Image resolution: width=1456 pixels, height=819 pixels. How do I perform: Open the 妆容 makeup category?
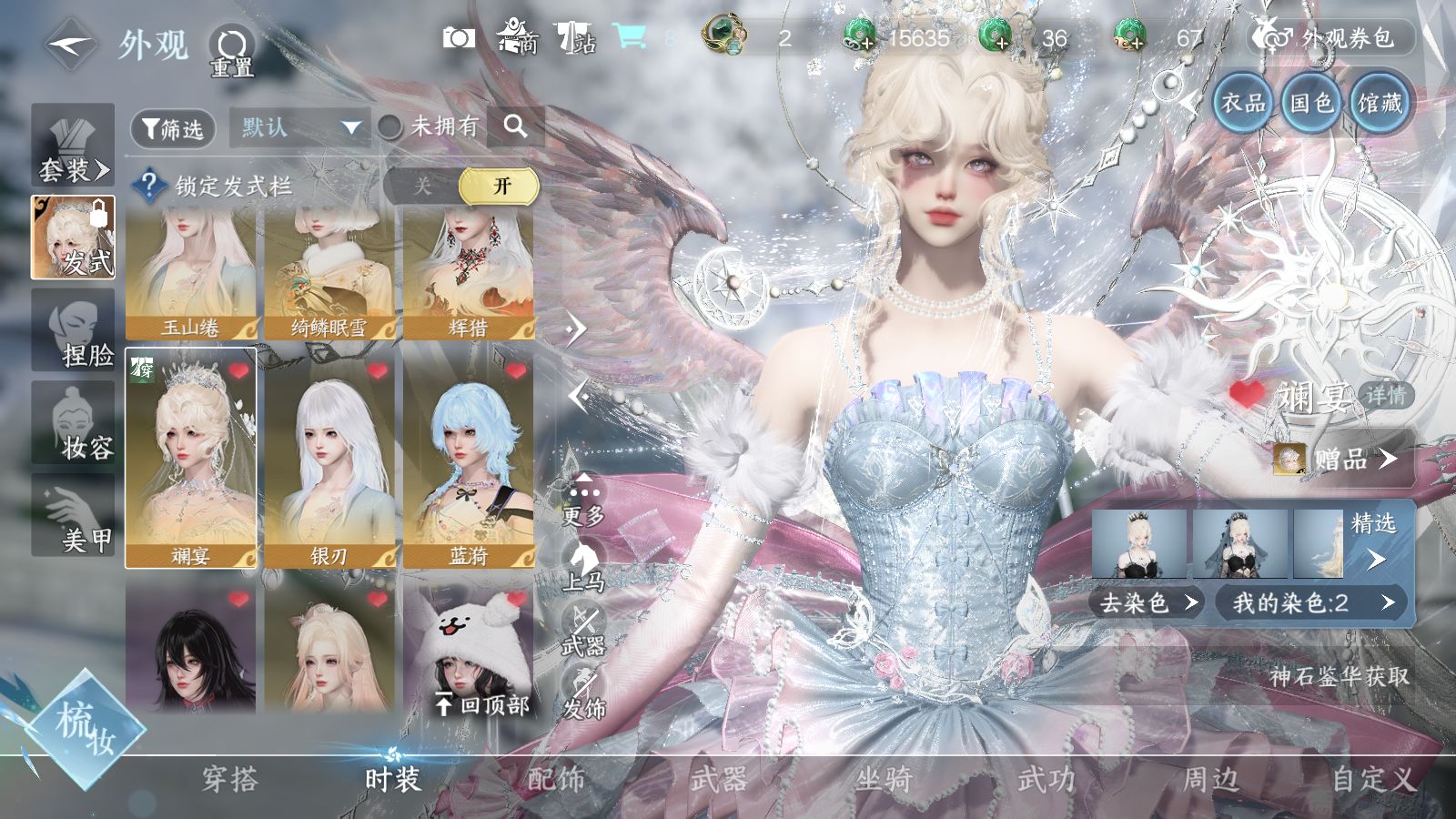tap(74, 424)
